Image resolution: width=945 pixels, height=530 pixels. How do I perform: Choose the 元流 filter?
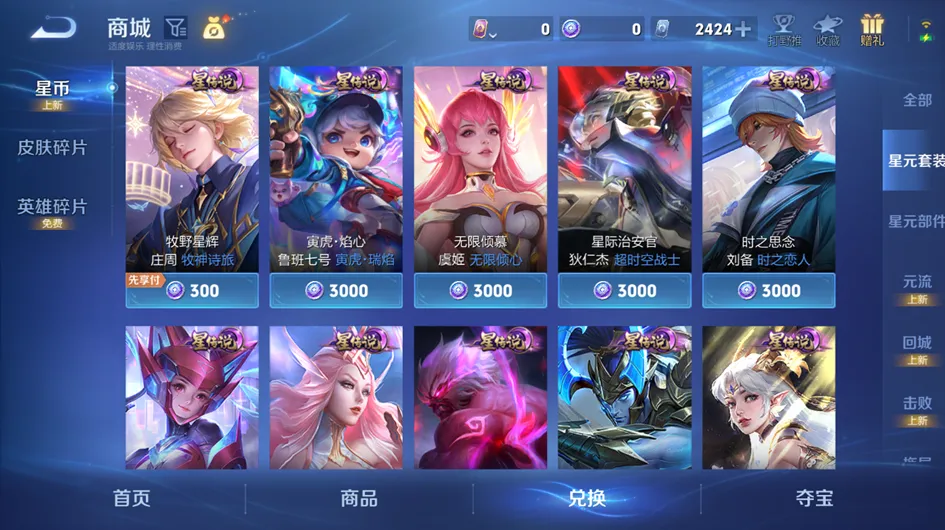(917, 286)
